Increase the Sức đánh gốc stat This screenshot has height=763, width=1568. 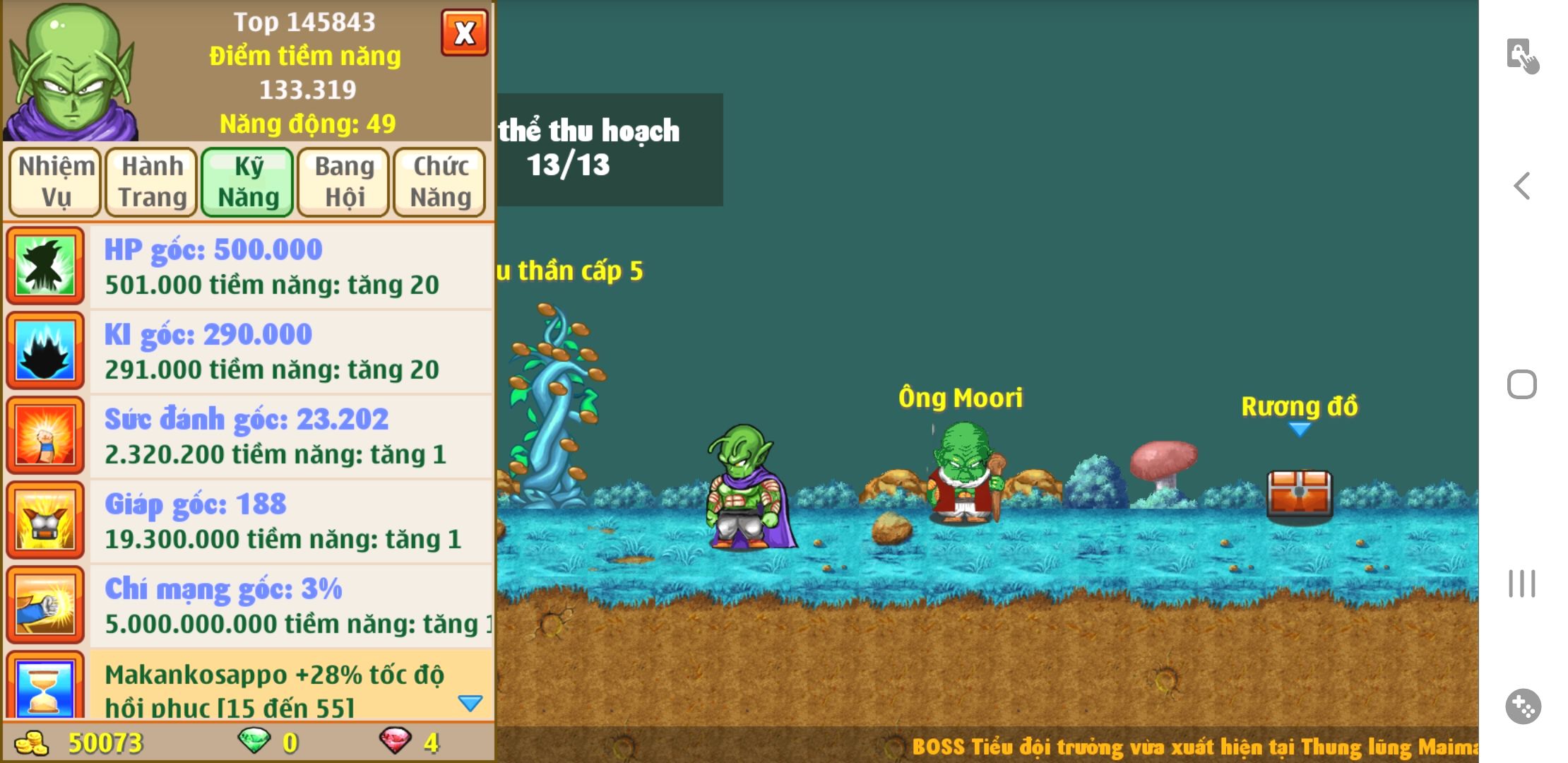pos(290,436)
